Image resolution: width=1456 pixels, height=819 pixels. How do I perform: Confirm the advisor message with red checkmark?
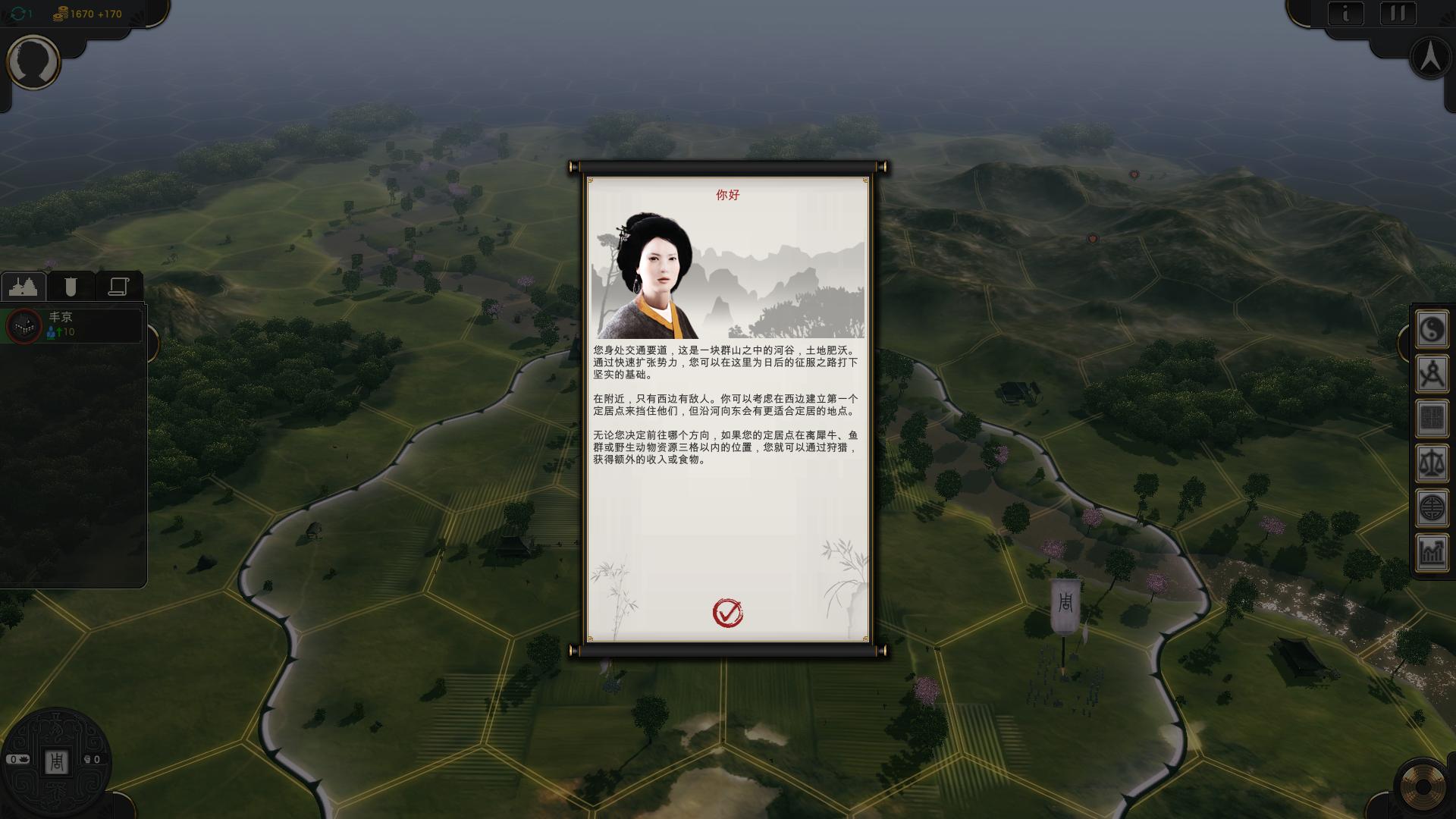(x=726, y=613)
